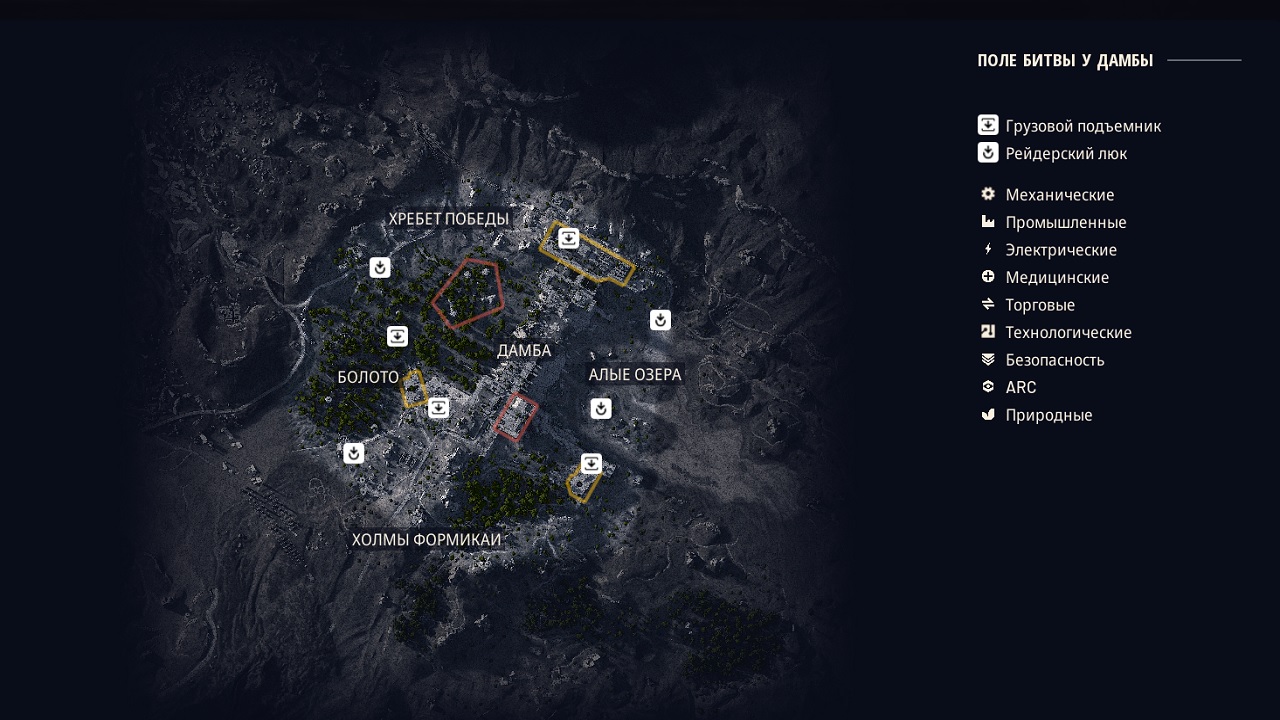Select the Торговые category in the legend
This screenshot has width=1280, height=720.
coord(1039,305)
